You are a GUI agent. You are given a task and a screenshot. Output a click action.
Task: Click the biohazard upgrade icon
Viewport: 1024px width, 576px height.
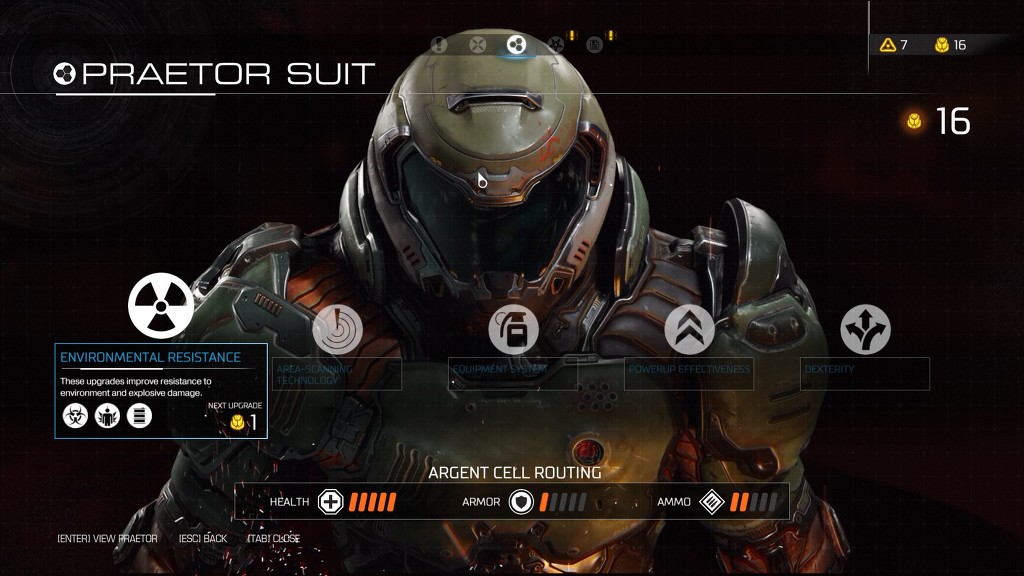tap(76, 416)
